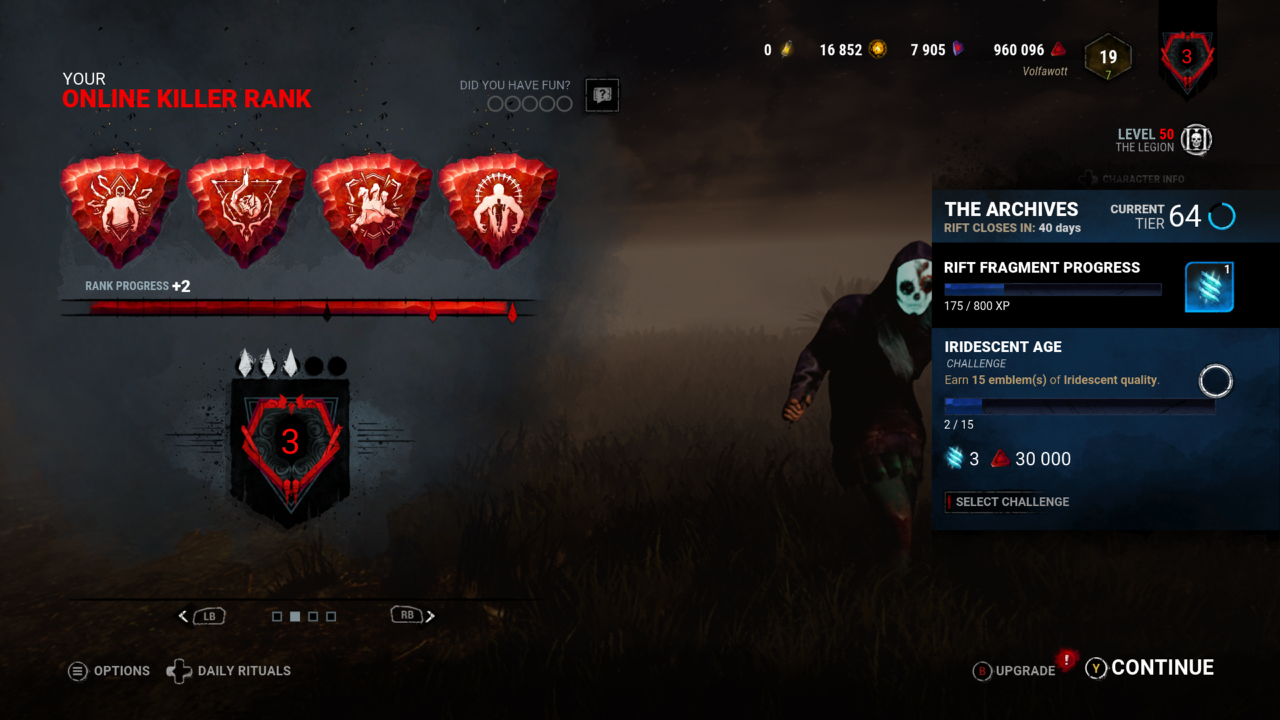Click The Legion level 50 character portrait
This screenshot has width=1280, height=720.
click(x=1196, y=140)
